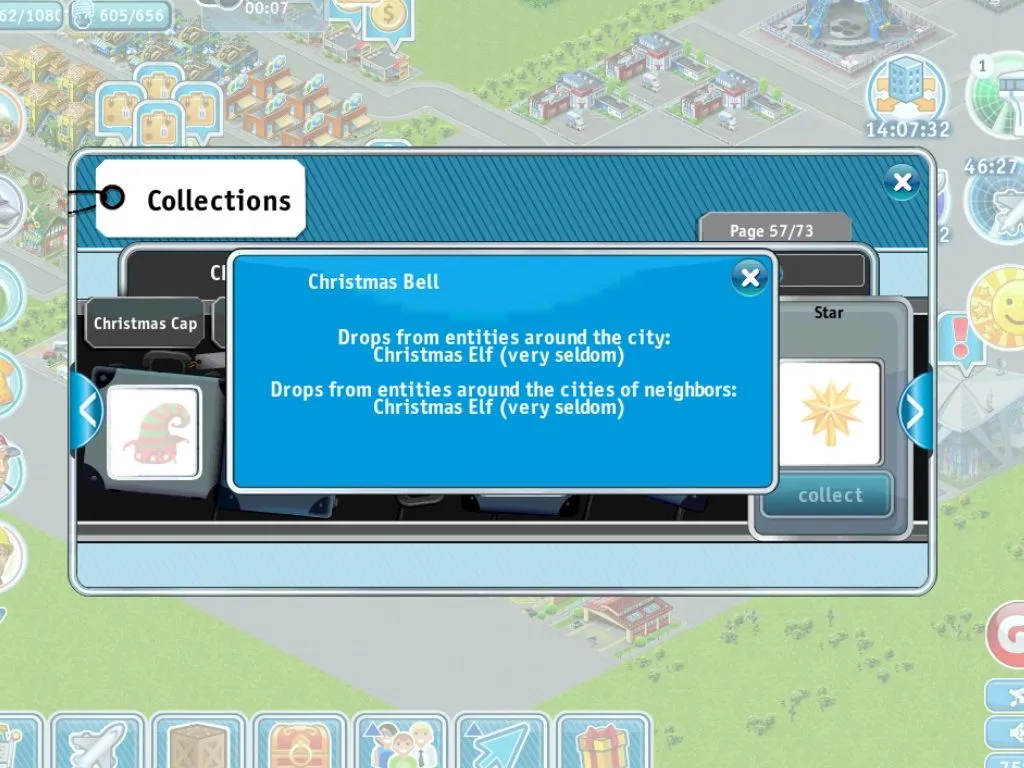1024x768 pixels.
Task: Close the Christmas Bell info popup
Action: [749, 277]
